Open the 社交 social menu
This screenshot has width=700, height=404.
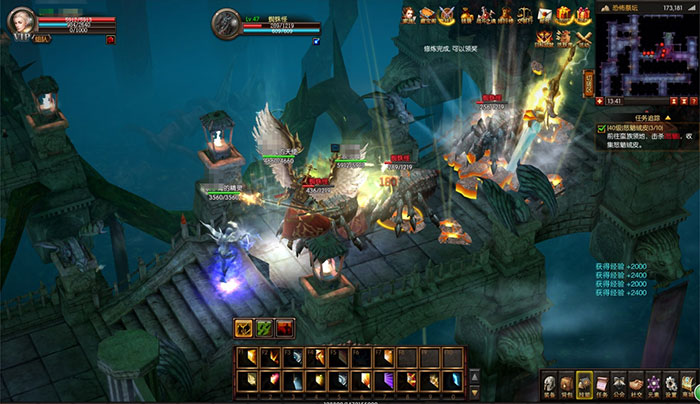[x=637, y=384]
